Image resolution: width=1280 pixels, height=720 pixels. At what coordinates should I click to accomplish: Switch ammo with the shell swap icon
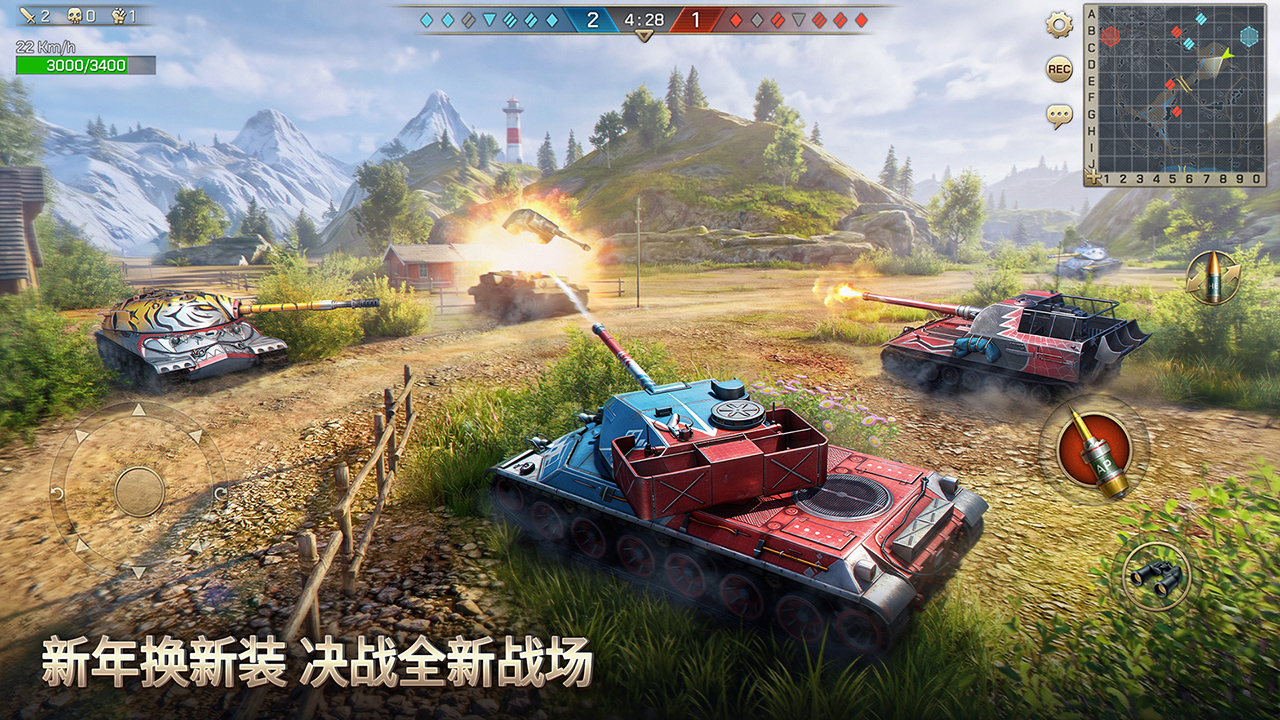pos(1212,277)
